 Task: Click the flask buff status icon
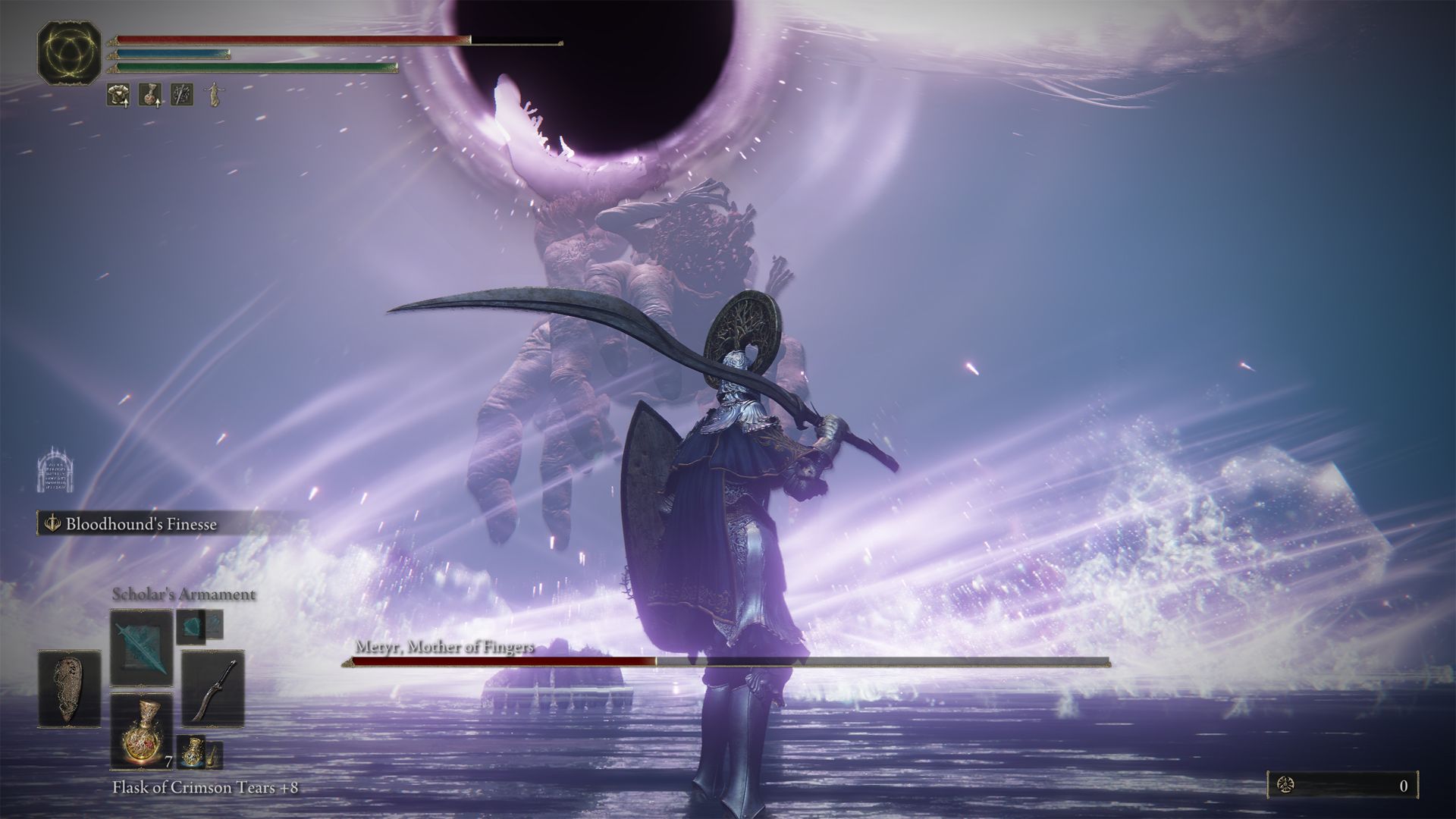pyautogui.click(x=149, y=95)
